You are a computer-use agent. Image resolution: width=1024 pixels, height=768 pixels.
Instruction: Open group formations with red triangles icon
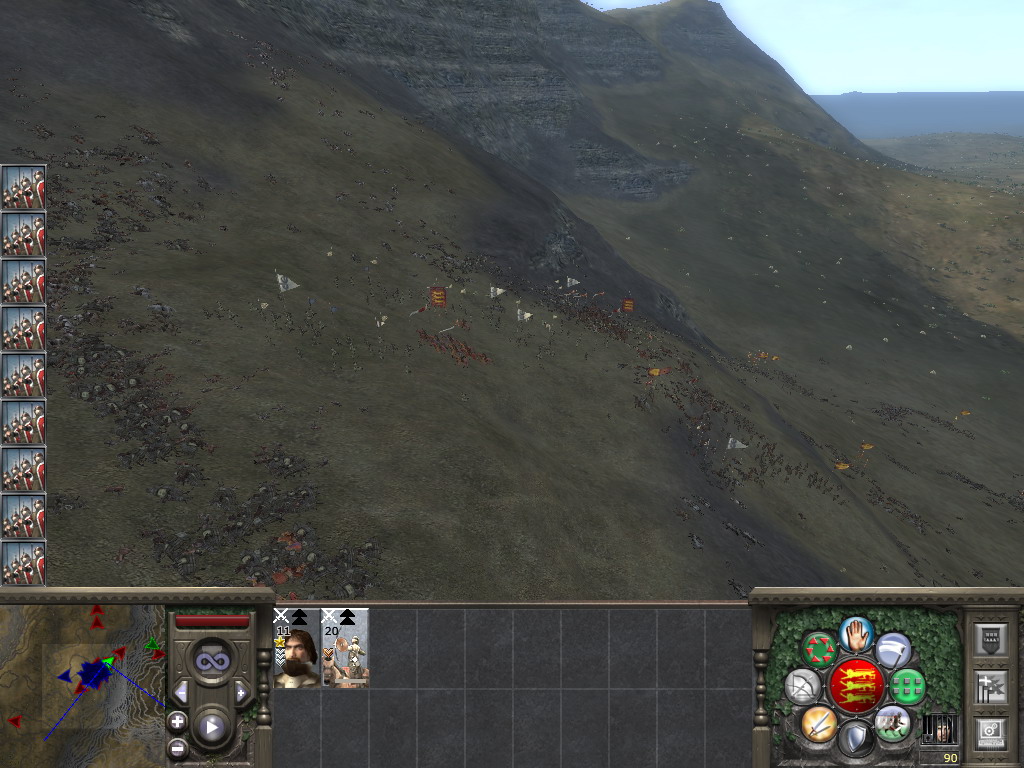819,648
